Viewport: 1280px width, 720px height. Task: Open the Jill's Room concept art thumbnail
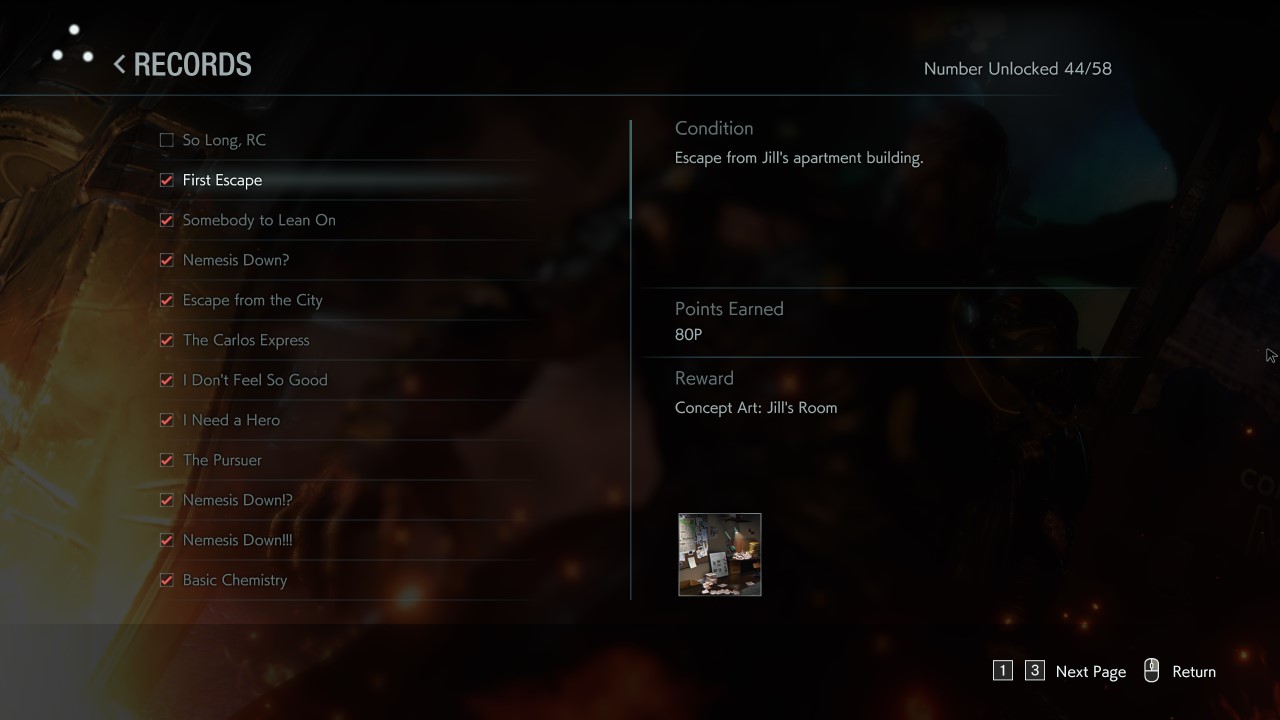point(719,554)
